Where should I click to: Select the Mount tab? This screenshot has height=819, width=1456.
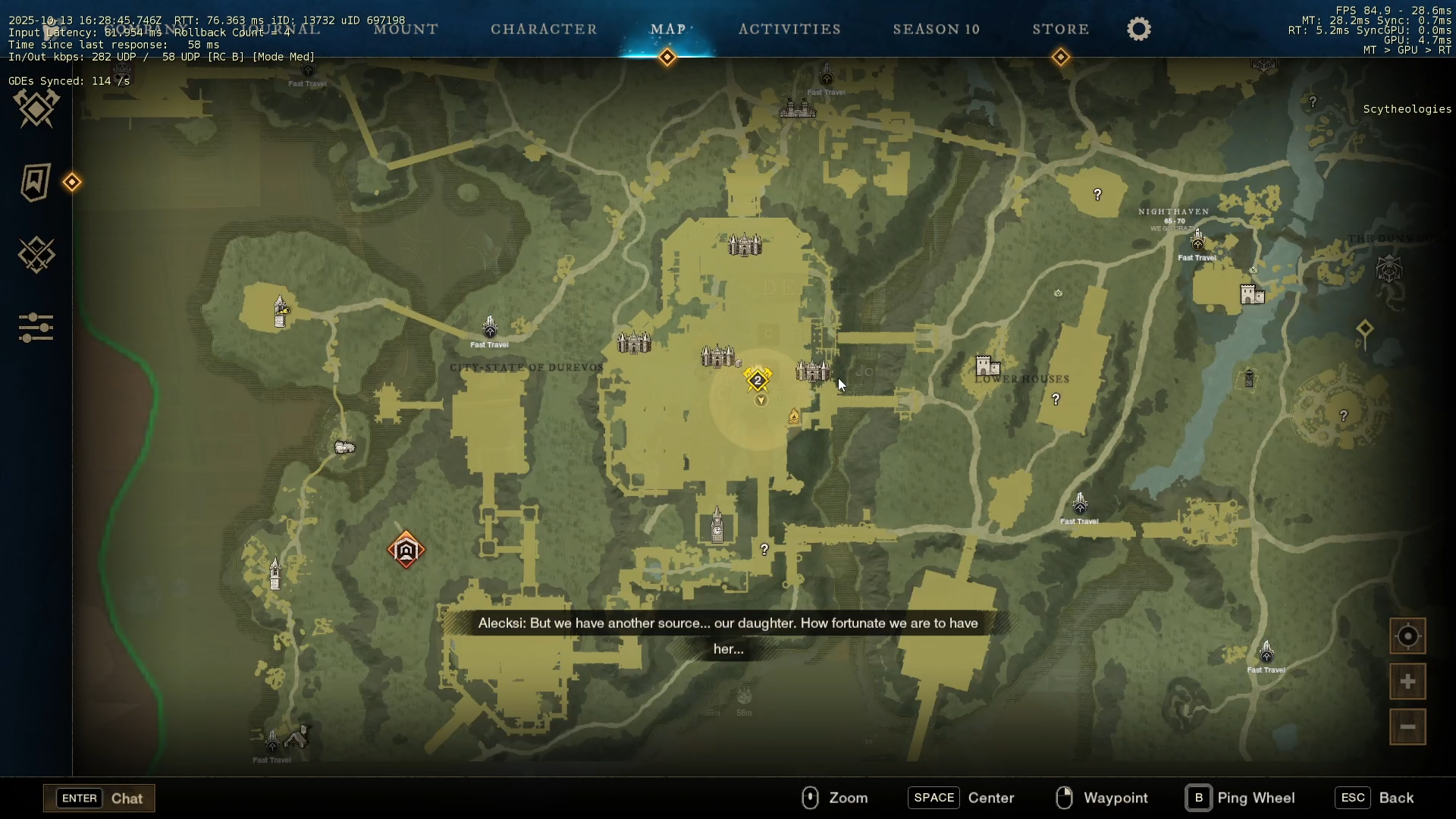pyautogui.click(x=406, y=30)
